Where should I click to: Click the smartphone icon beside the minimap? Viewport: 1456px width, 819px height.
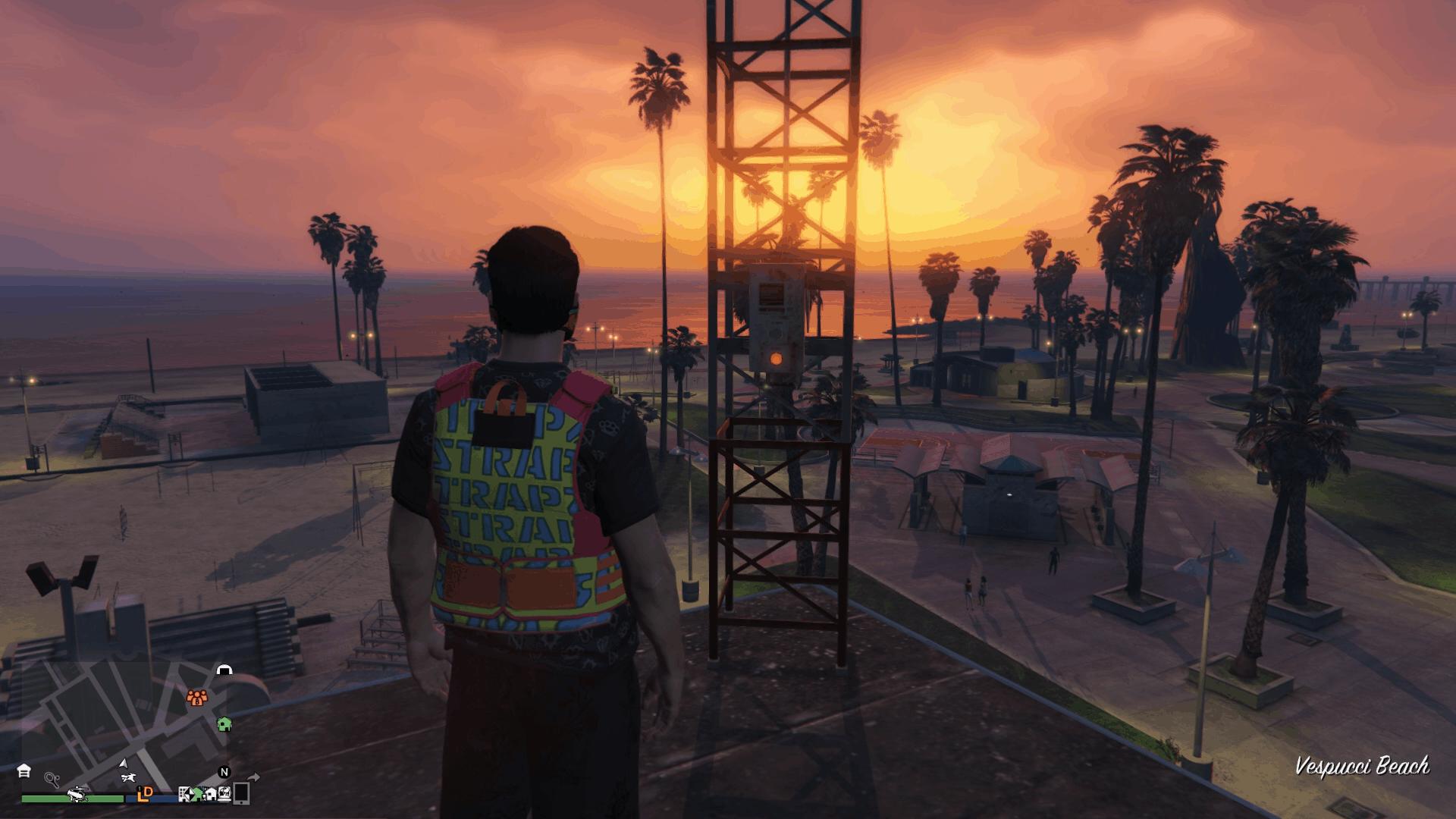(x=241, y=793)
